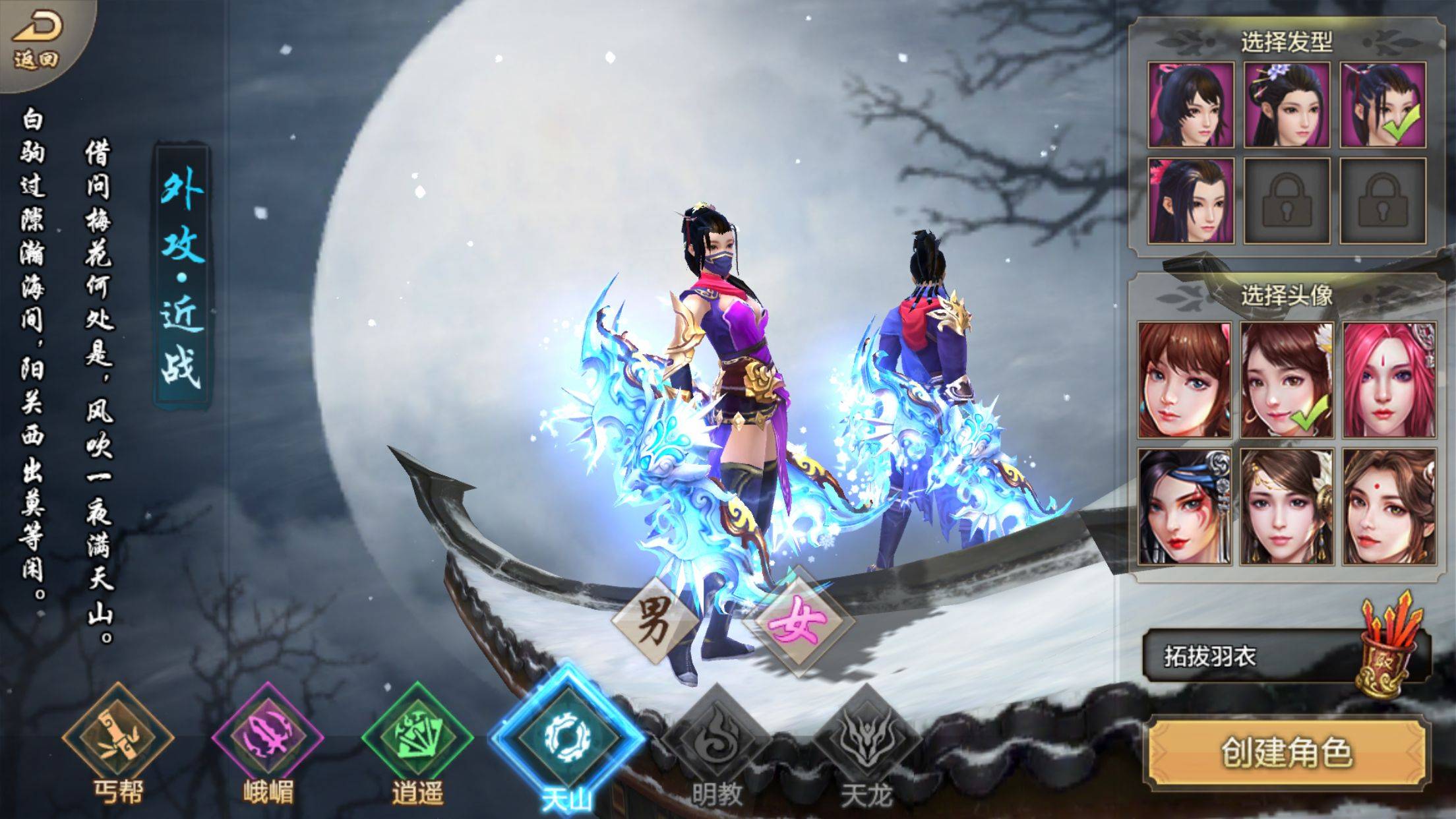Click the 返回 back button
The width and height of the screenshot is (1456, 819).
pos(38,40)
